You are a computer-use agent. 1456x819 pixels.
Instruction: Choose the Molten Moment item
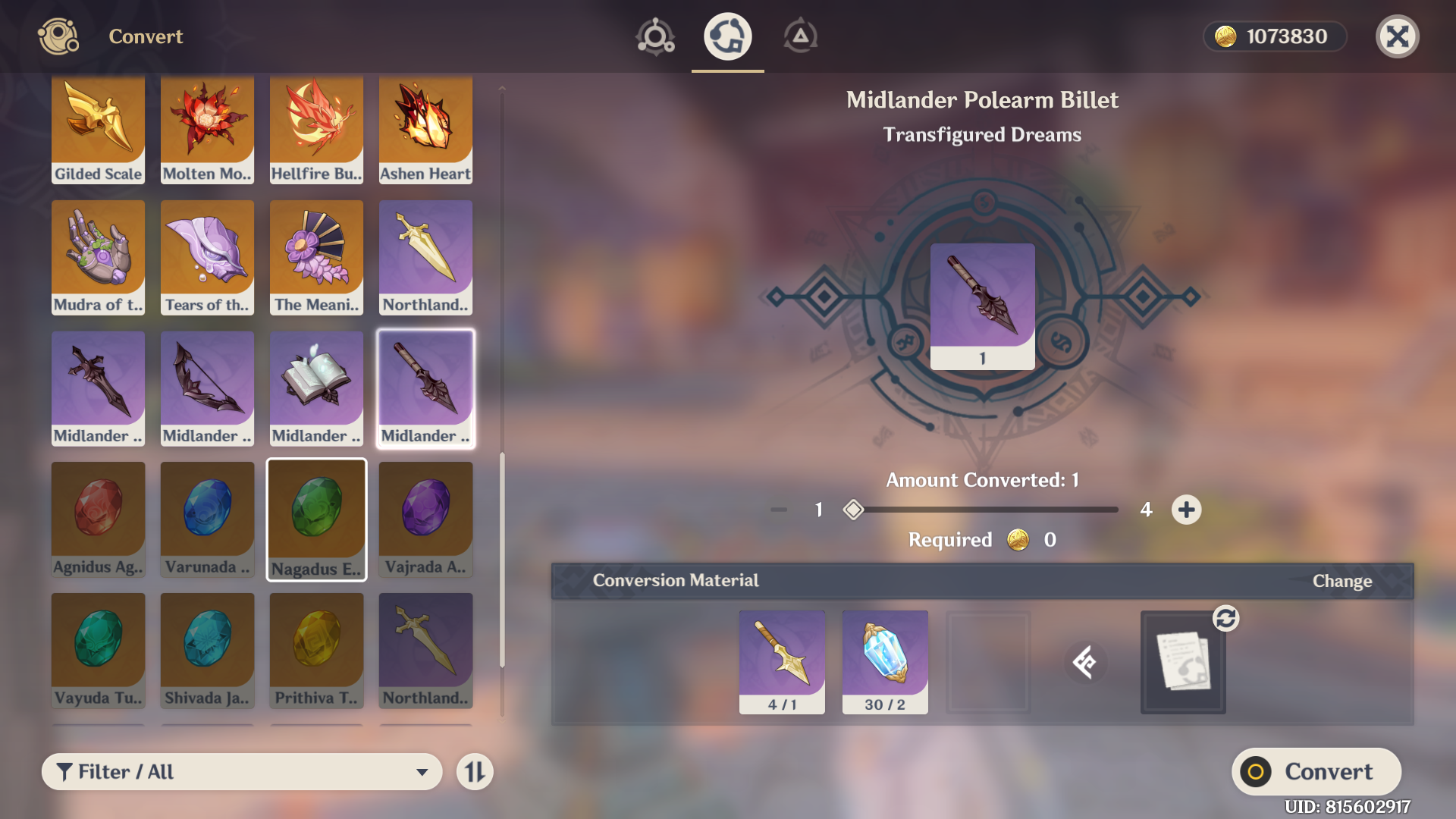point(207,129)
